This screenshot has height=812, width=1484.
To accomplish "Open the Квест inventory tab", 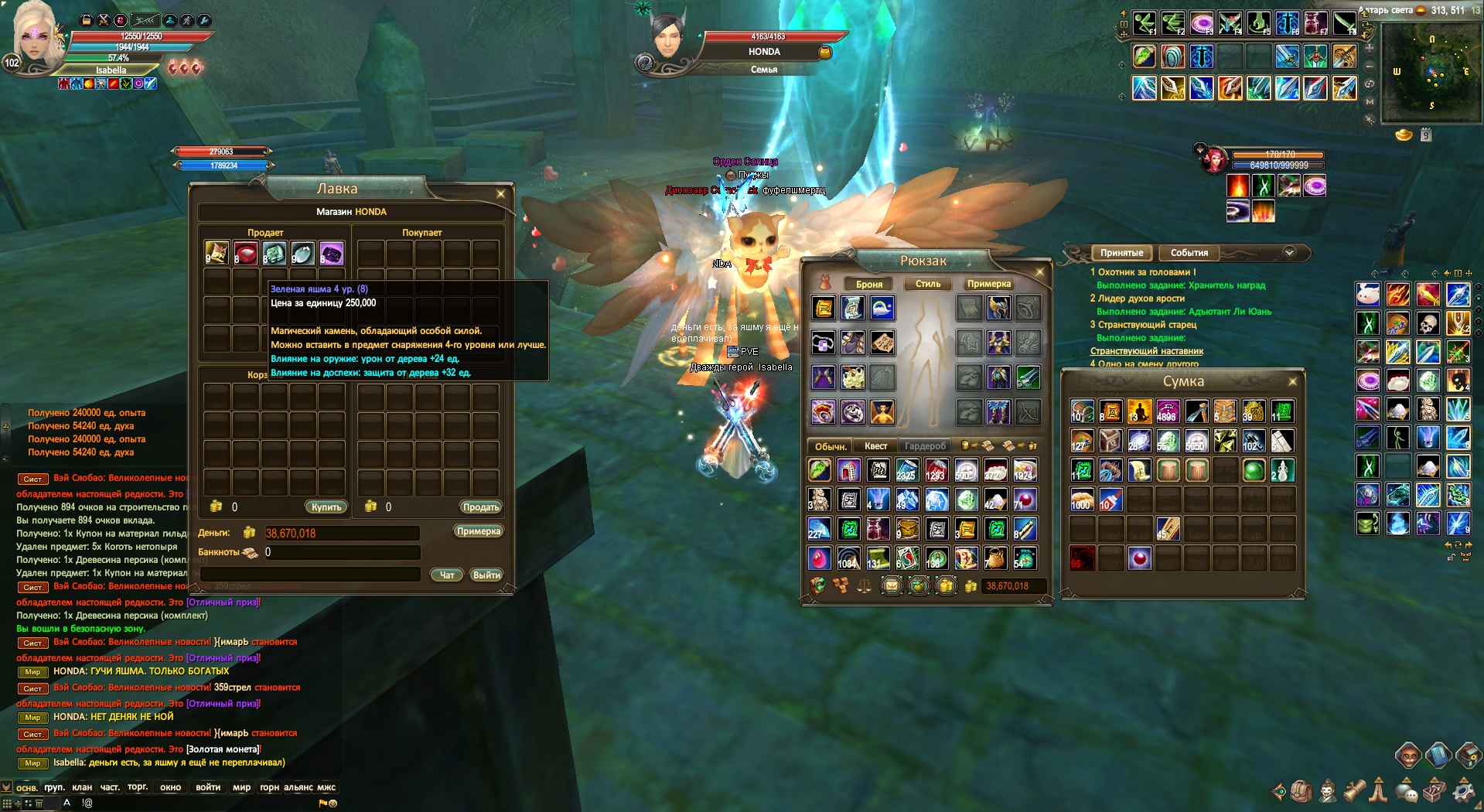I will pos(875,446).
